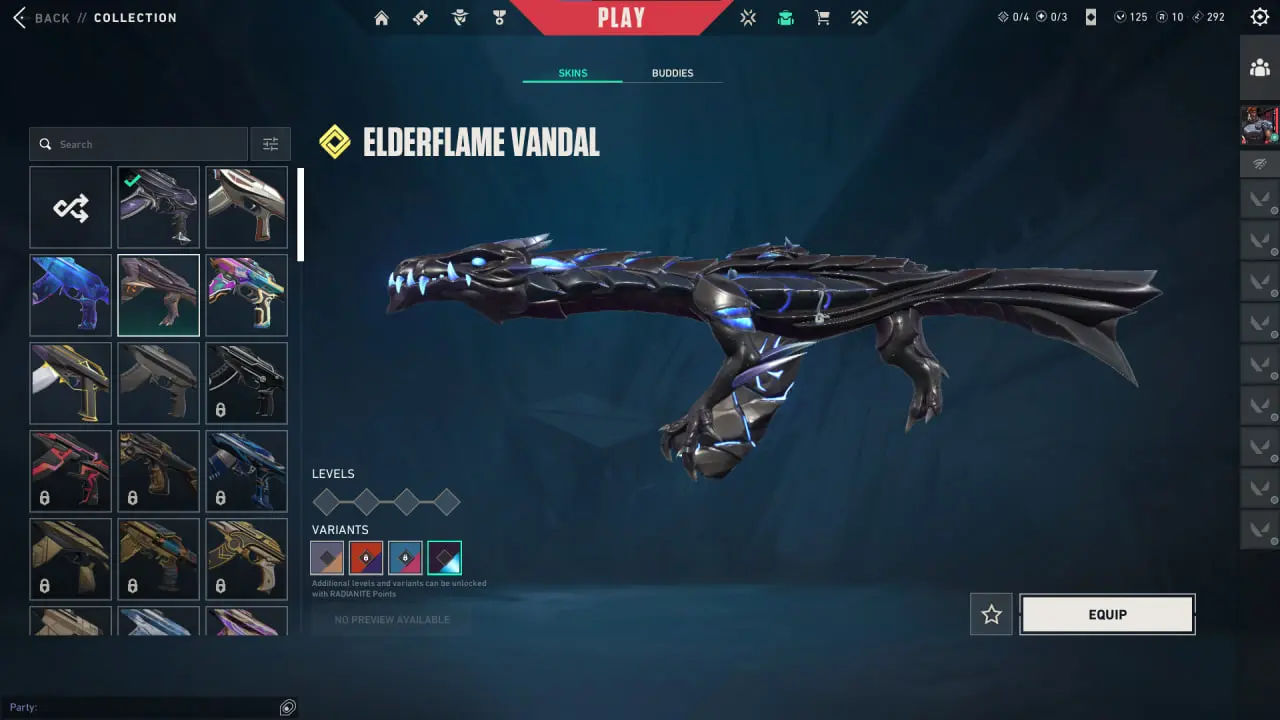Choose the locked blue-pink variant swatch
Viewport: 1280px width, 720px height.
[x=405, y=558]
